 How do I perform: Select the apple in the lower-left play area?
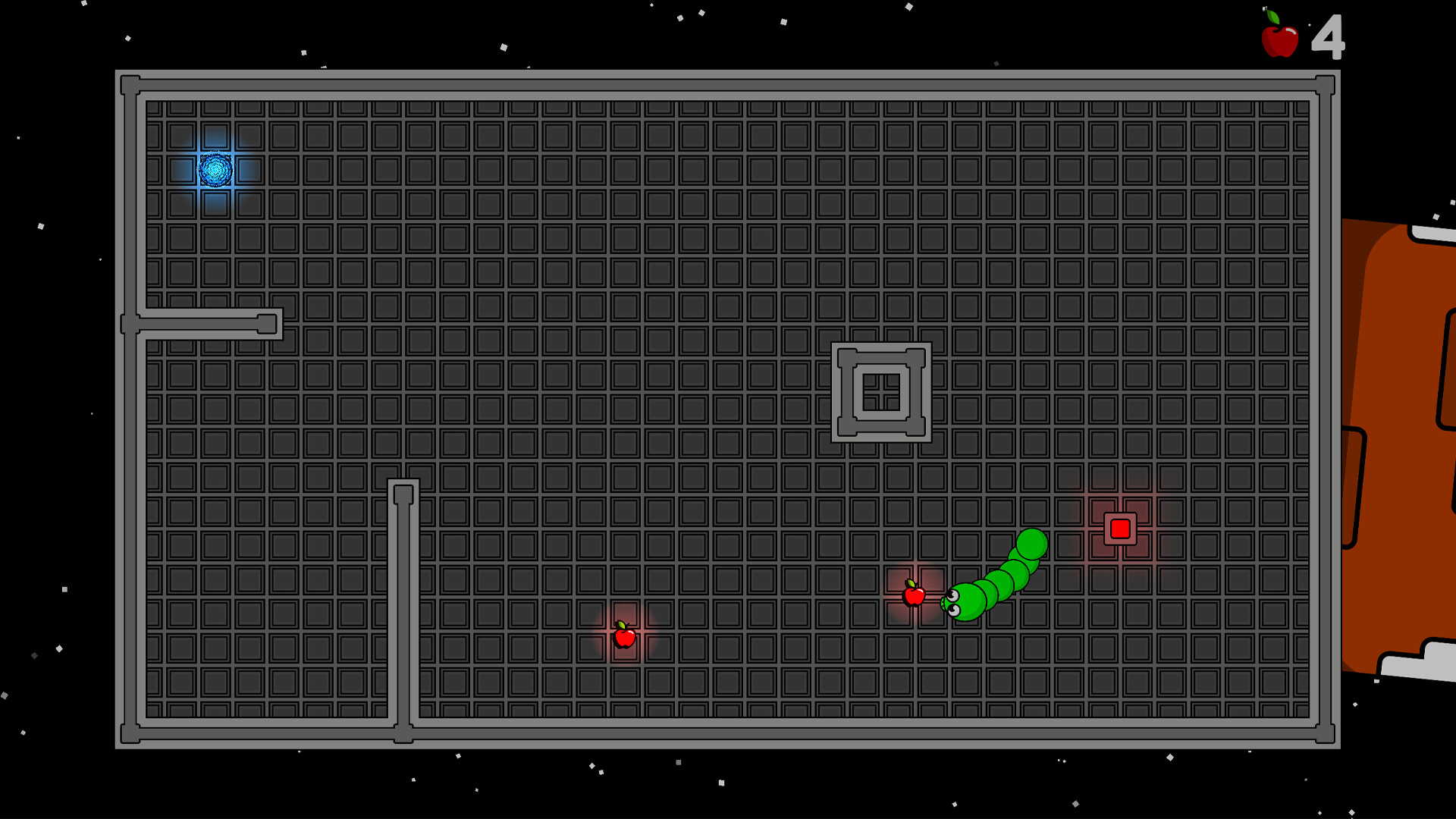(x=623, y=639)
